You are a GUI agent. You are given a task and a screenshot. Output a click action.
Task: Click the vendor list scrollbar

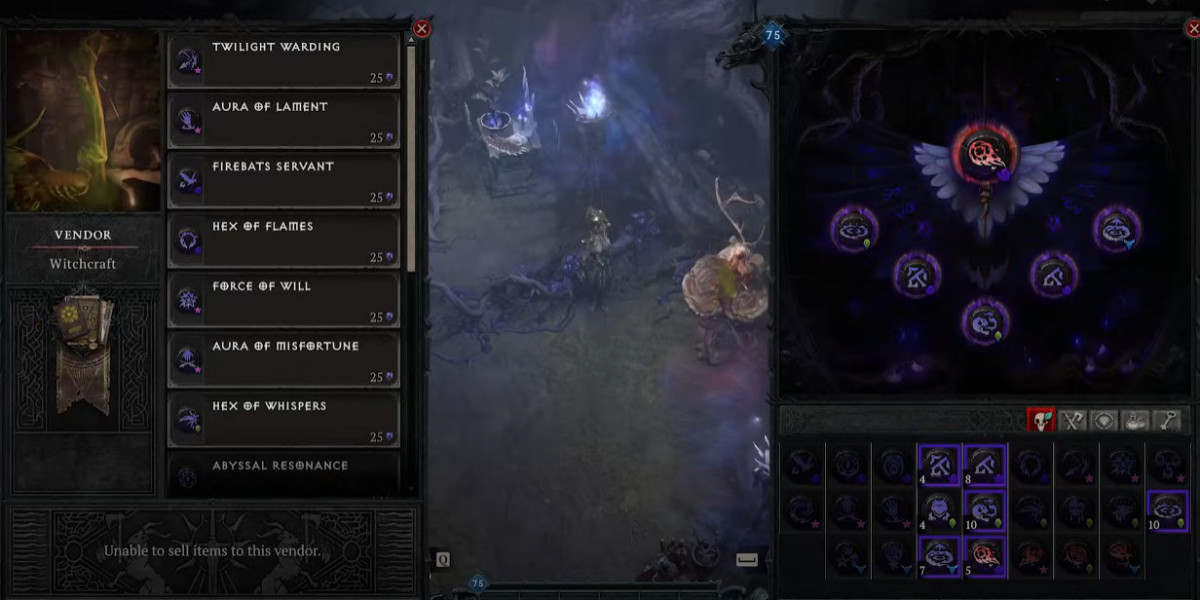[411, 150]
